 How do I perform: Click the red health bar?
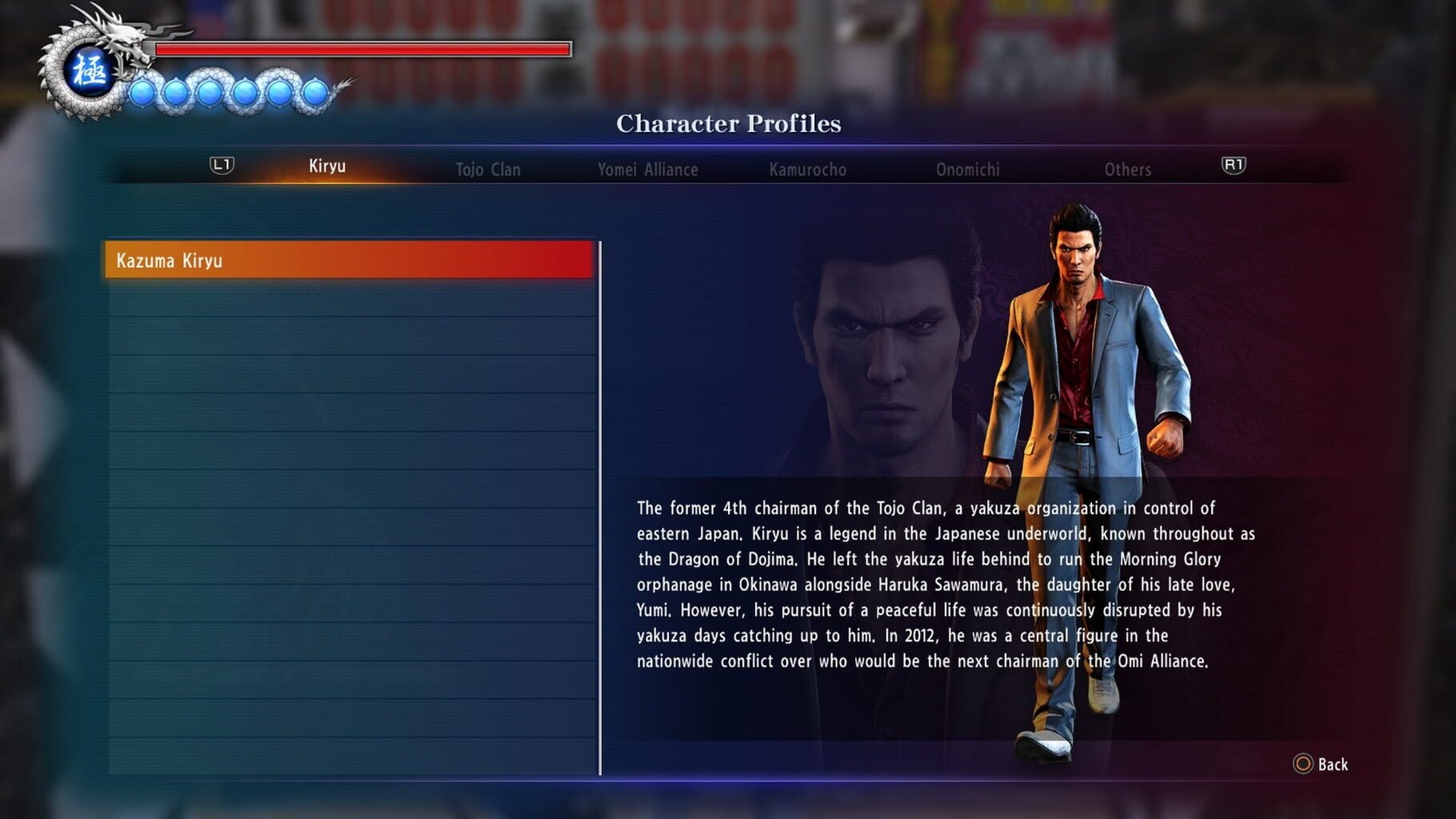360,50
